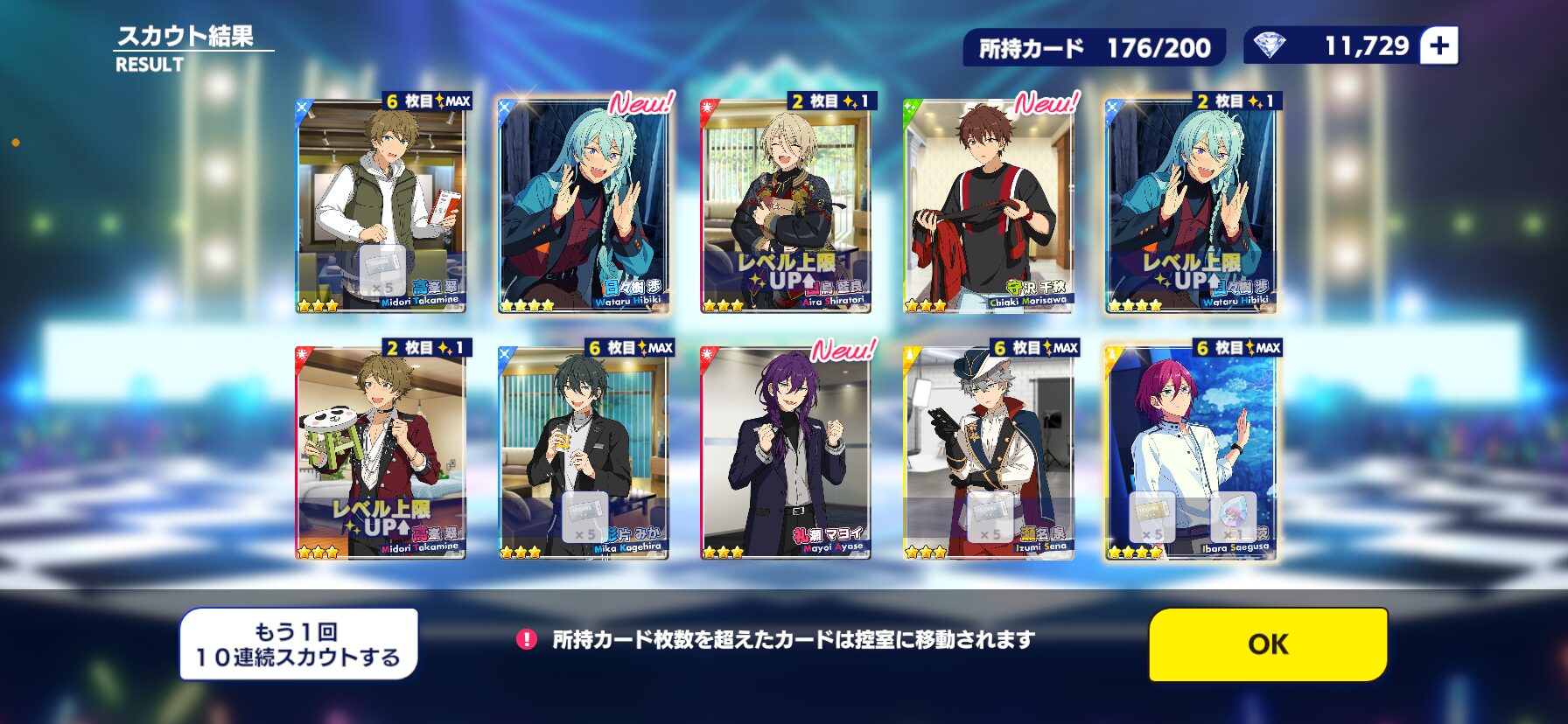This screenshot has width=1568, height=724.
Task: View the new Mayoi Ayase card
Action: (x=786, y=453)
